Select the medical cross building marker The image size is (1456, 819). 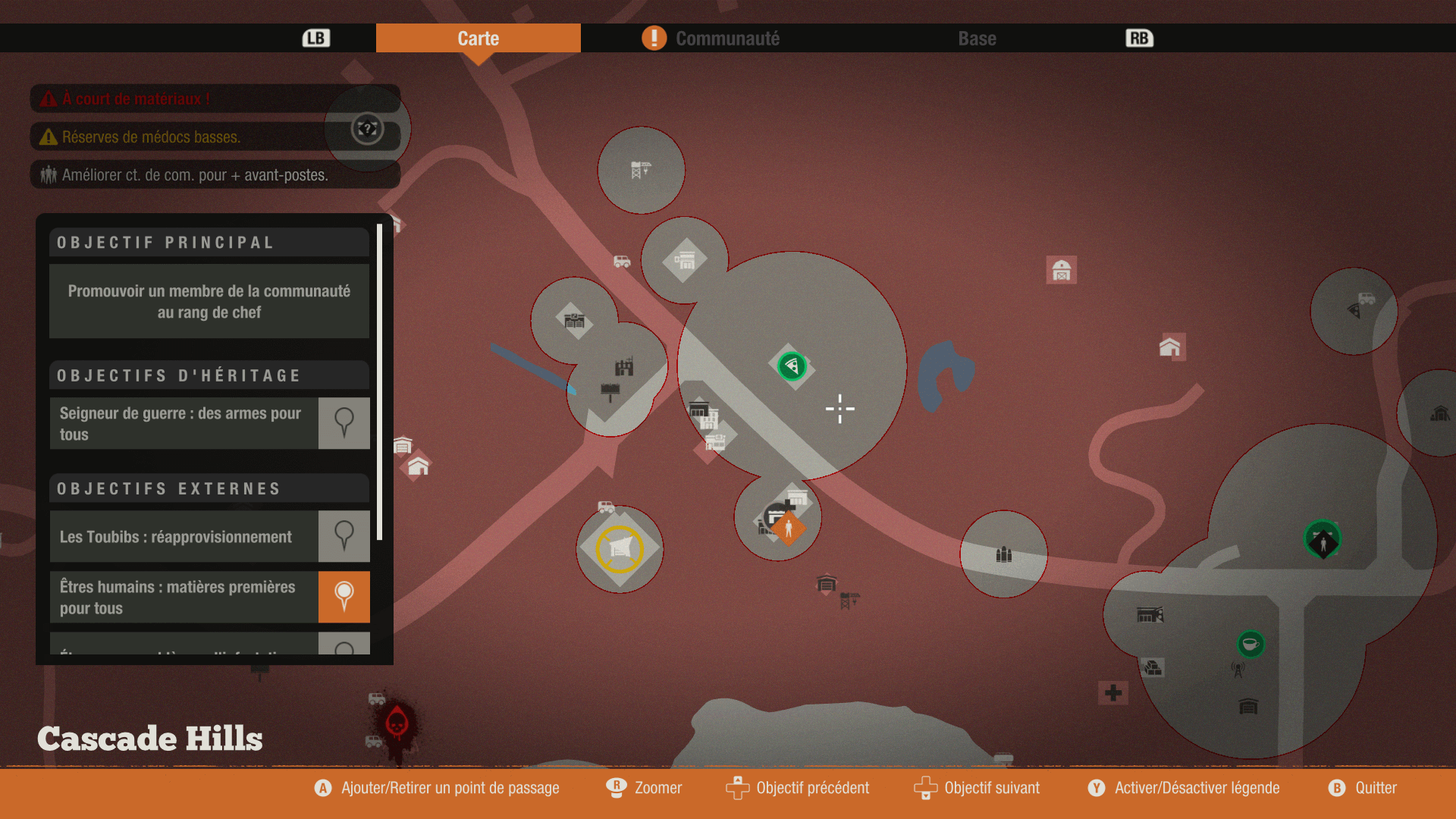pyautogui.click(x=1113, y=692)
